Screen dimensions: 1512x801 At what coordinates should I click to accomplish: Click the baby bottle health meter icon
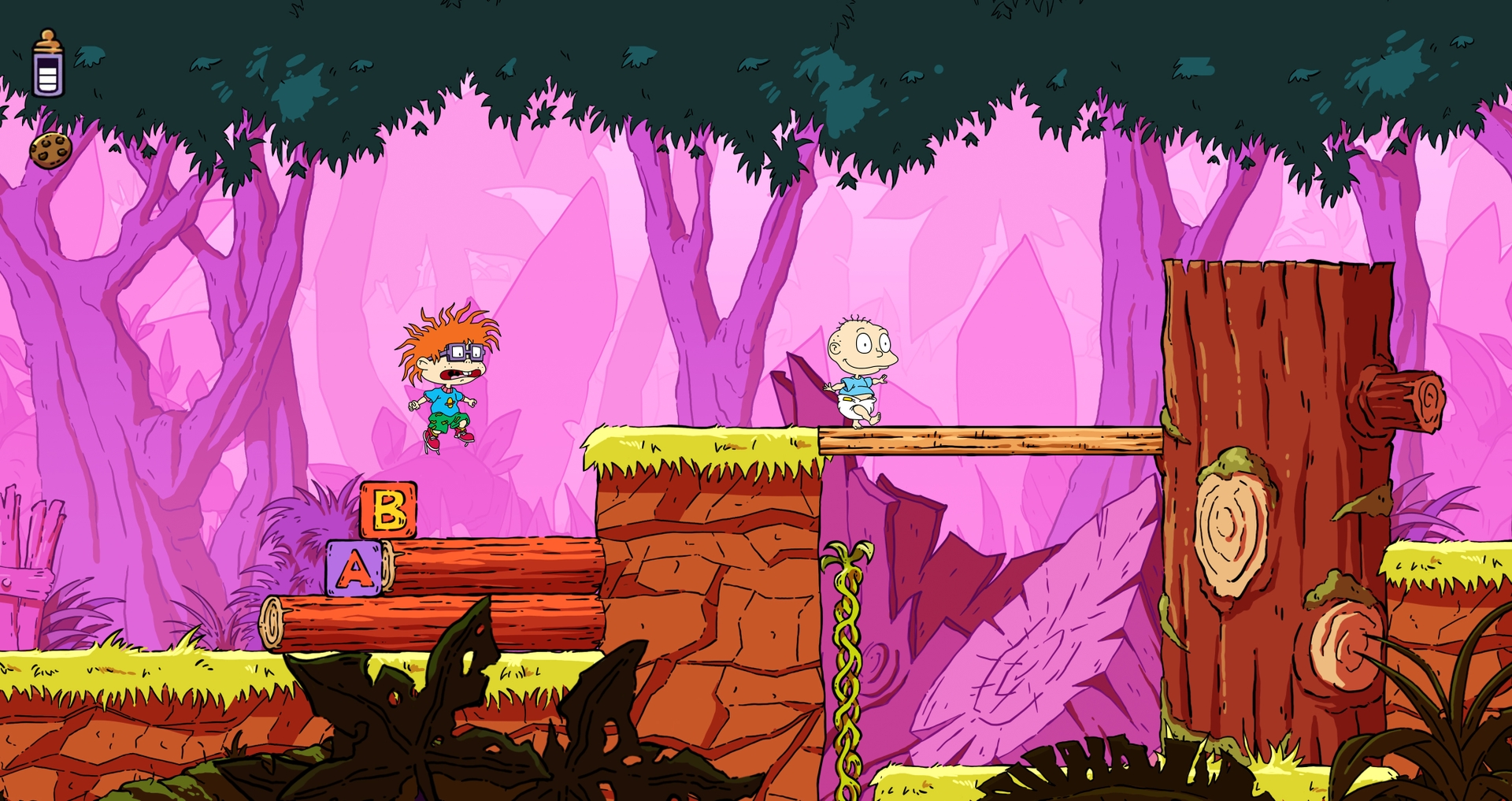coord(49,61)
